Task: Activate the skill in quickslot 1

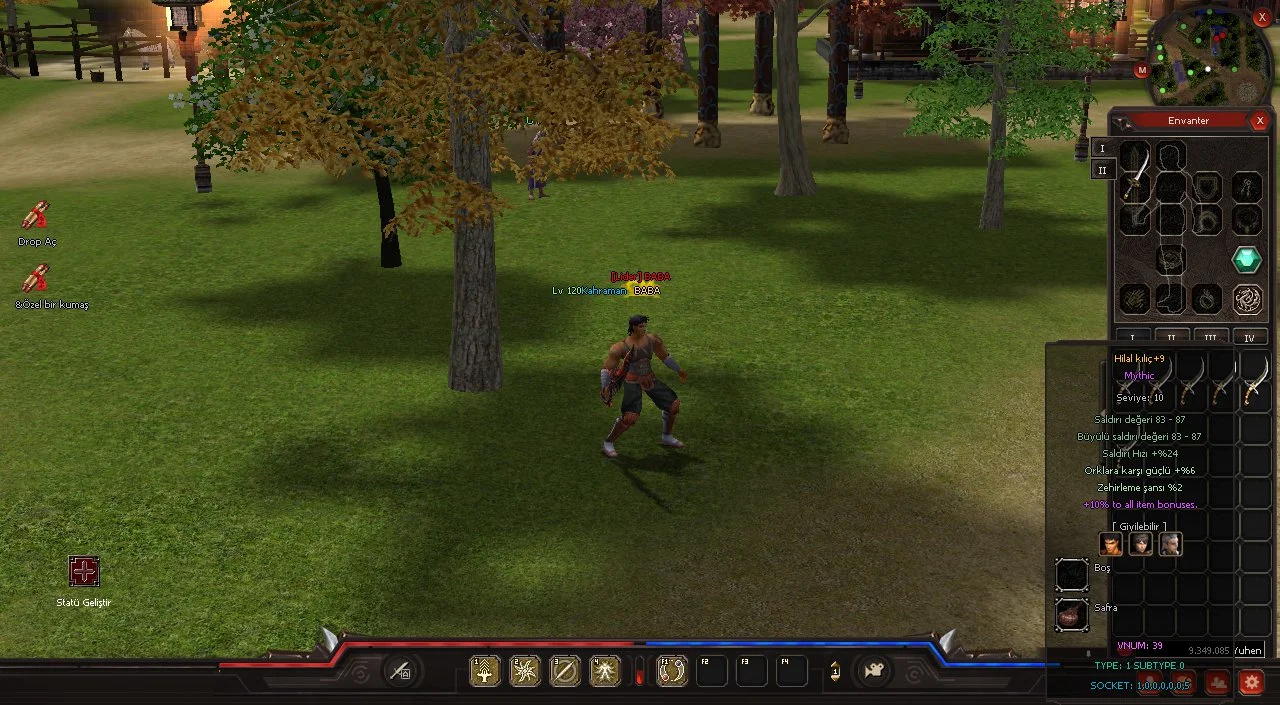Action: pyautogui.click(x=485, y=671)
